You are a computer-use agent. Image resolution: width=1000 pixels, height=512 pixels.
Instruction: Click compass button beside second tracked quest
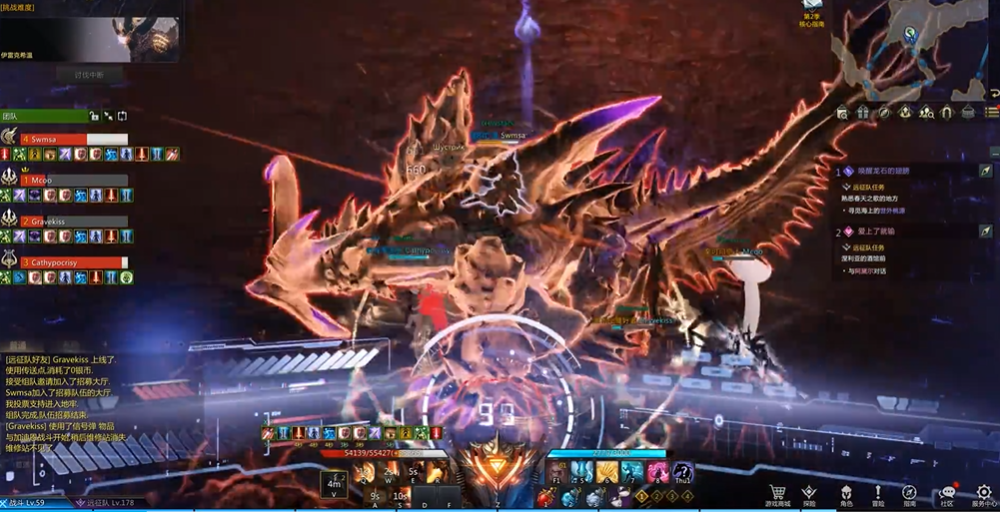click(x=985, y=231)
